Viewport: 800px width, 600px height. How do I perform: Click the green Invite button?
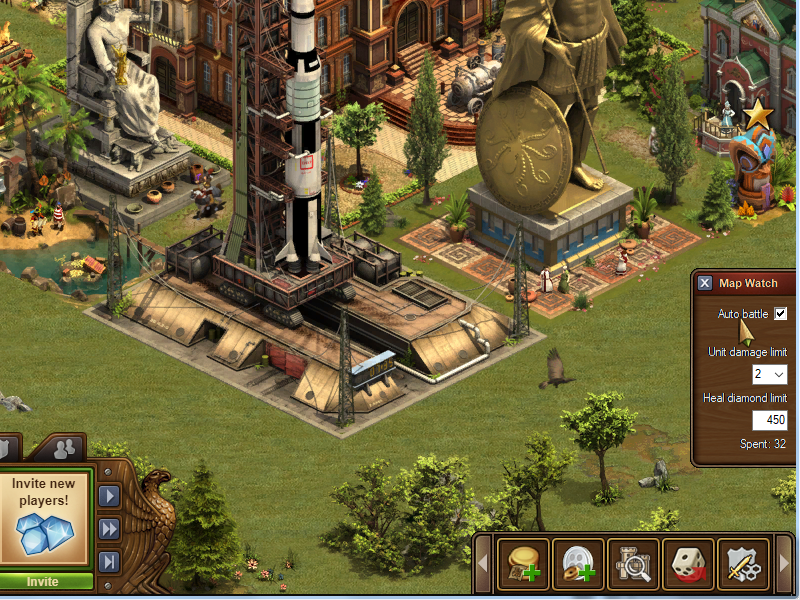point(43,581)
